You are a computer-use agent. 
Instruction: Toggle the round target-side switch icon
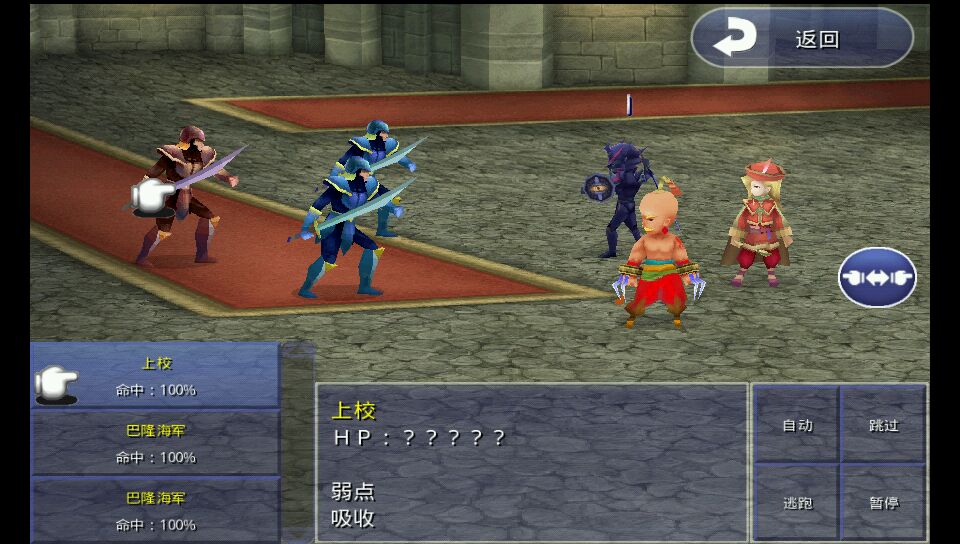(x=877, y=277)
